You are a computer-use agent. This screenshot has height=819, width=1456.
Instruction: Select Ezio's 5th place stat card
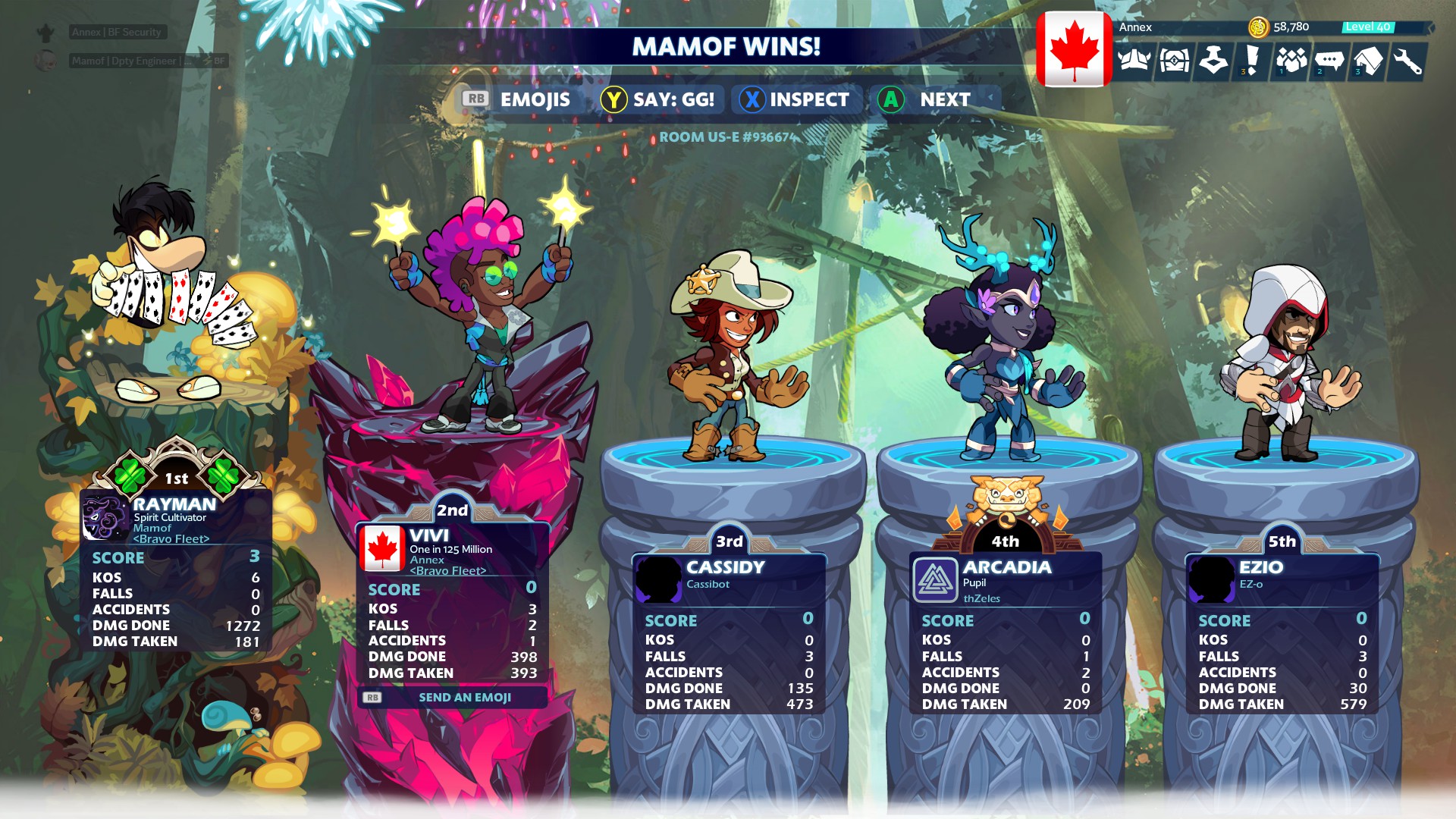[1282, 633]
